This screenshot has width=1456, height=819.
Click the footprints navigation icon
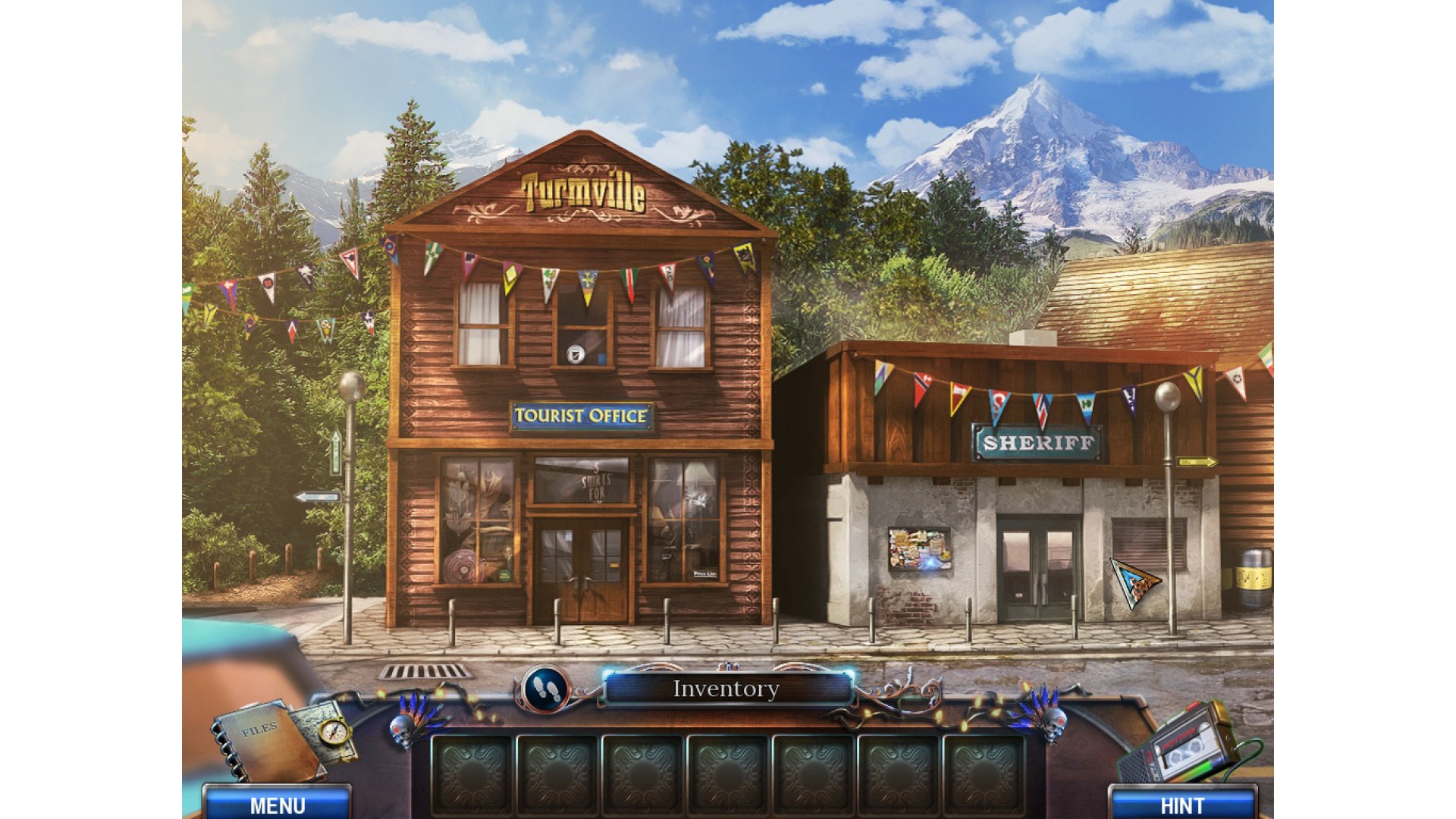pyautogui.click(x=544, y=687)
